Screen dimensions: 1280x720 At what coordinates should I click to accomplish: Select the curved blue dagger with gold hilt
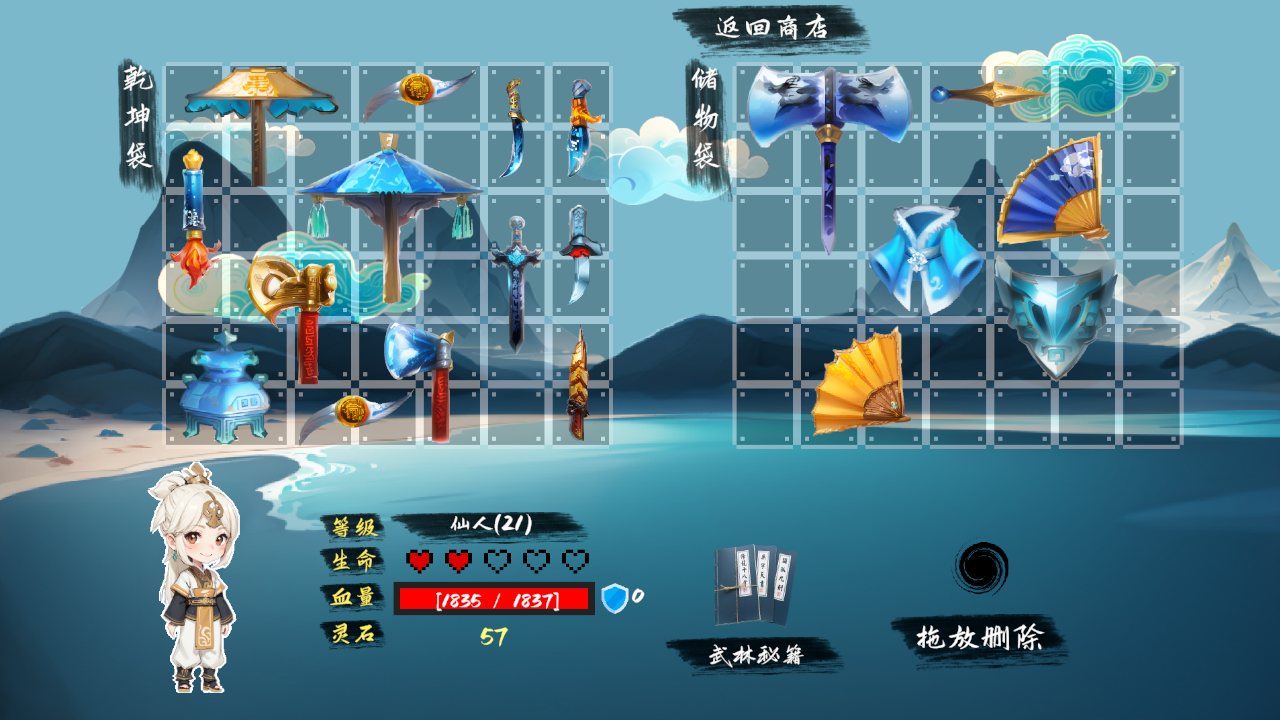(x=515, y=128)
